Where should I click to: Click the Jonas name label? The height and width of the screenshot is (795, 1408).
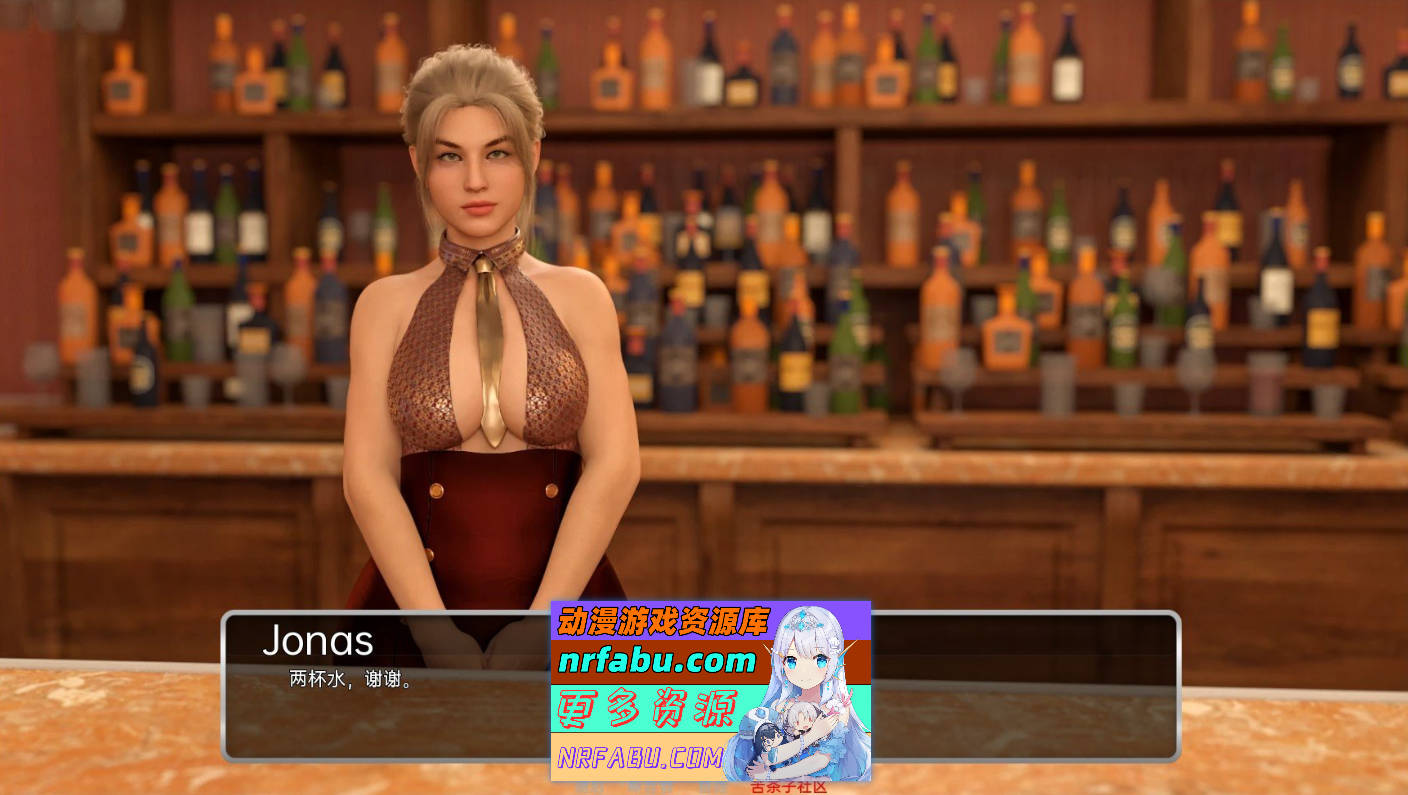(318, 641)
